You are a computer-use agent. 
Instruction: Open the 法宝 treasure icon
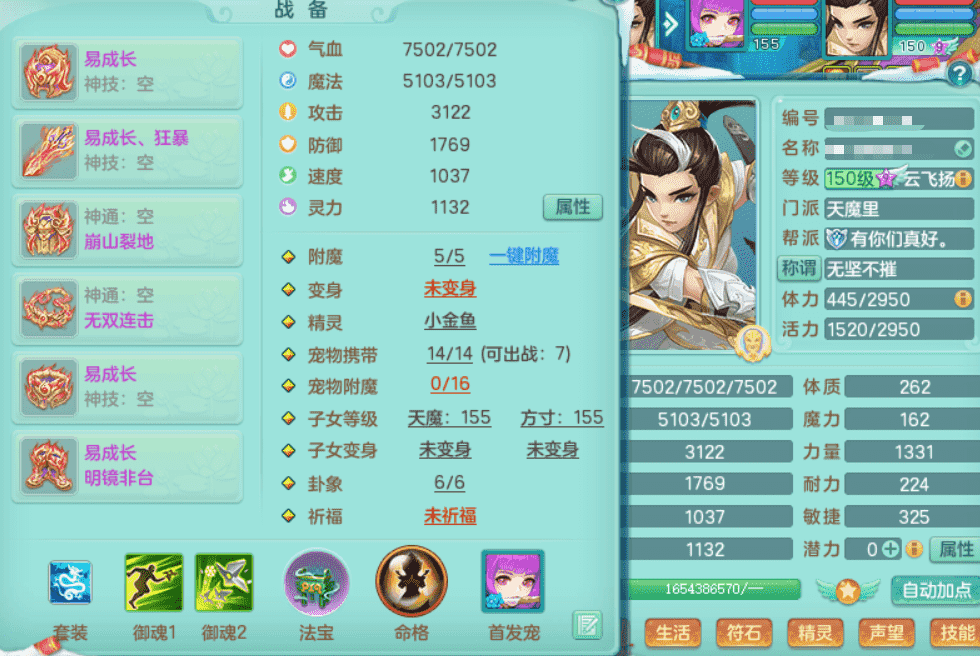[317, 582]
